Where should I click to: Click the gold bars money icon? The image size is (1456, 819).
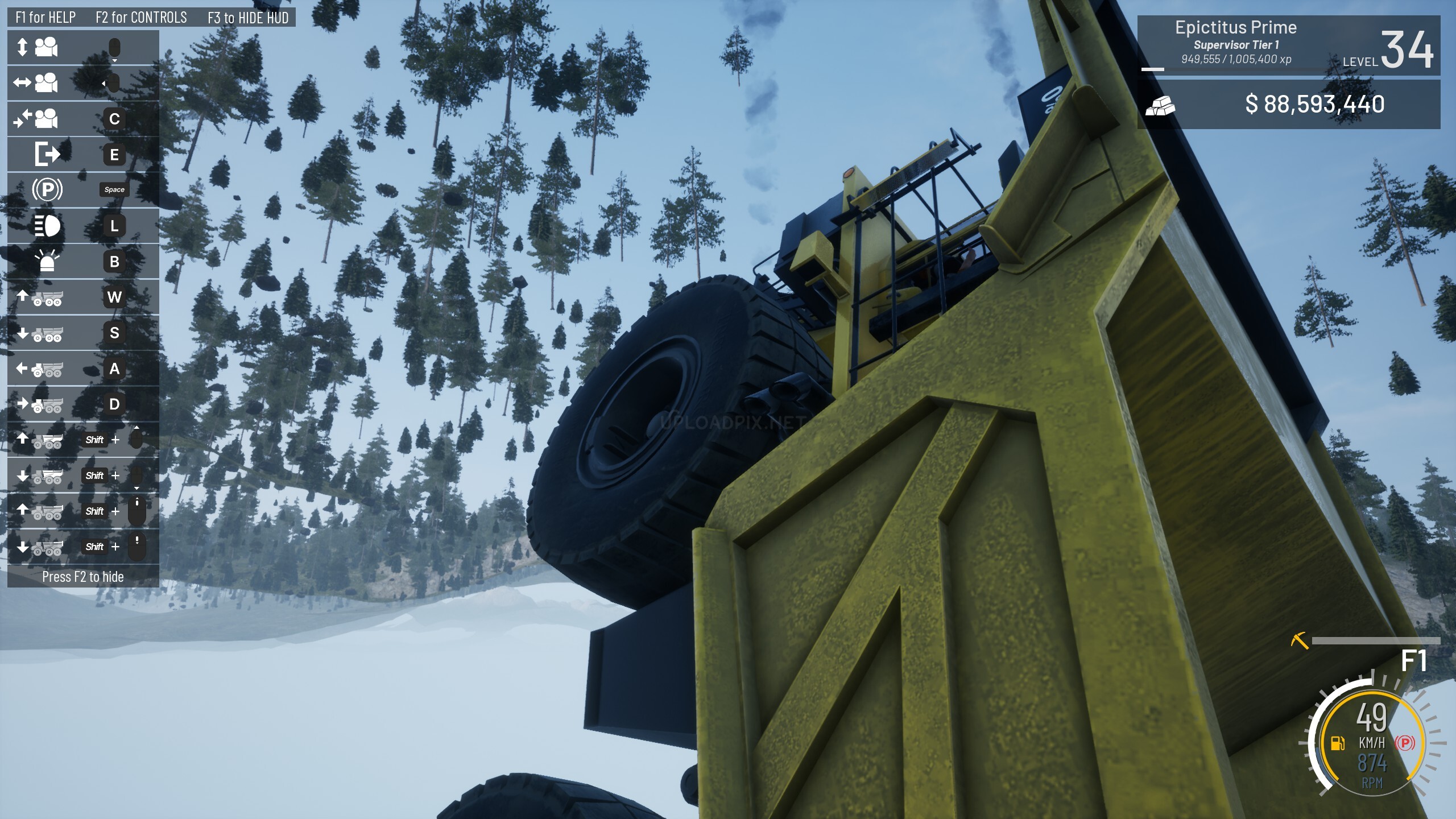pos(1160,105)
